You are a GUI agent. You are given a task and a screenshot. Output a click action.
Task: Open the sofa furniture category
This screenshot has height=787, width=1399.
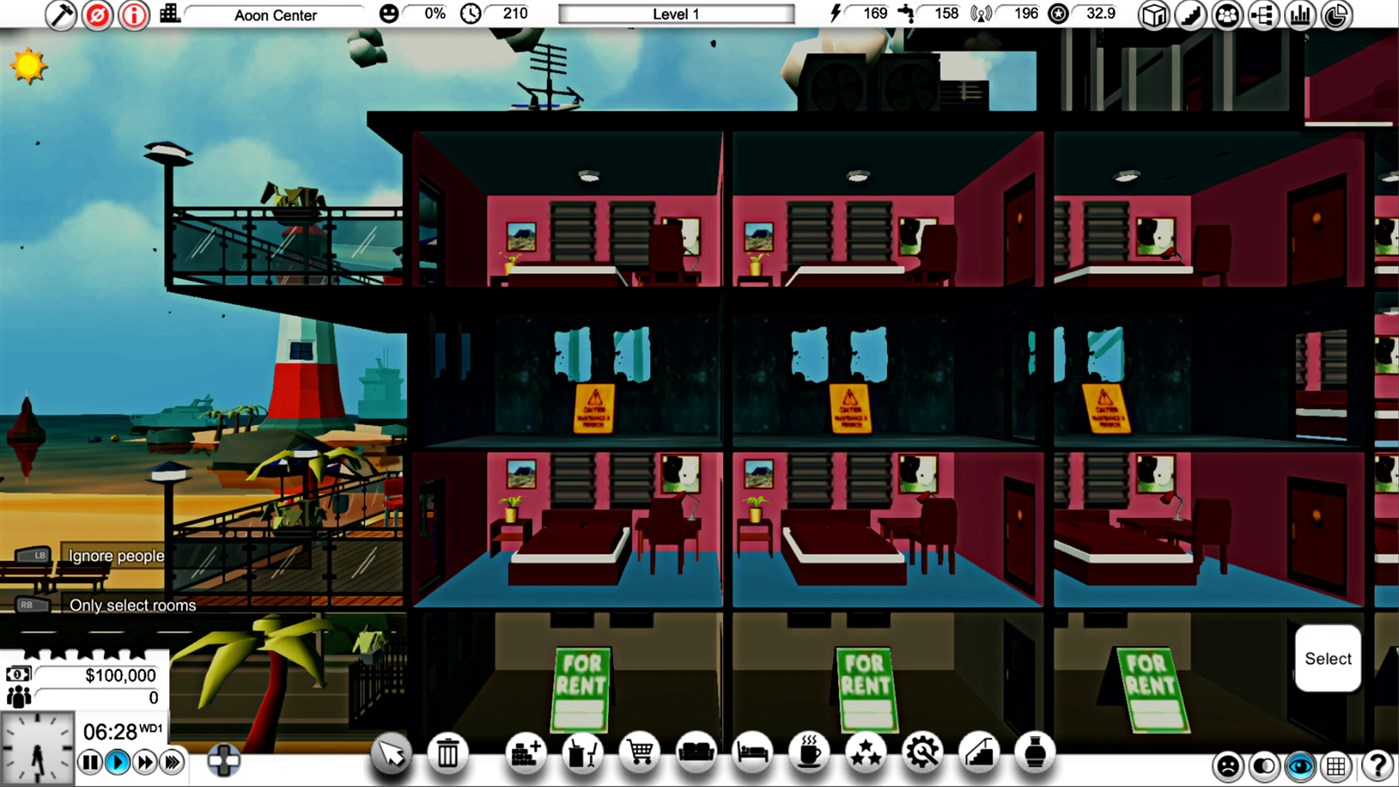(x=696, y=752)
